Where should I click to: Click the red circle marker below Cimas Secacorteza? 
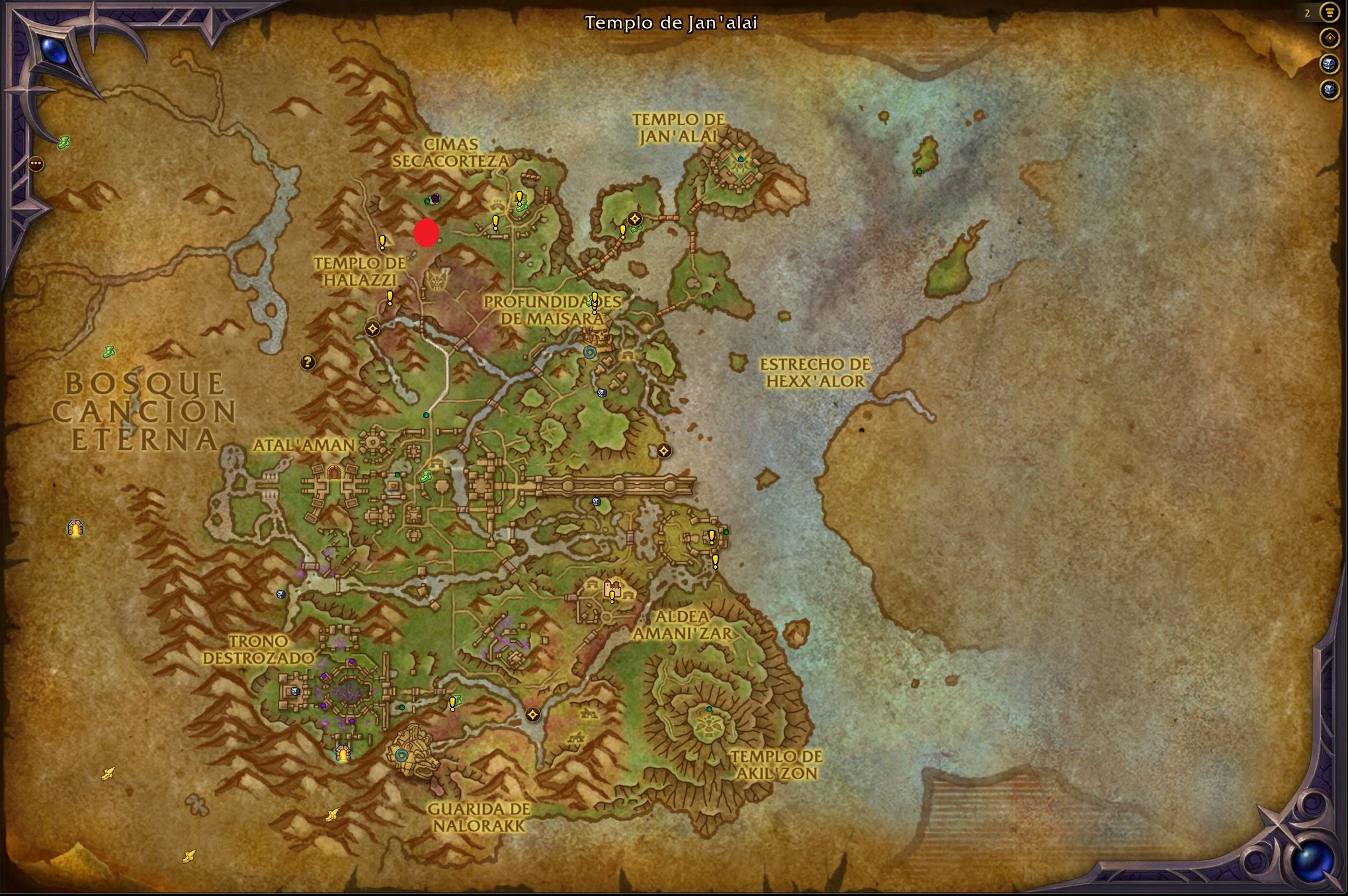coord(427,233)
